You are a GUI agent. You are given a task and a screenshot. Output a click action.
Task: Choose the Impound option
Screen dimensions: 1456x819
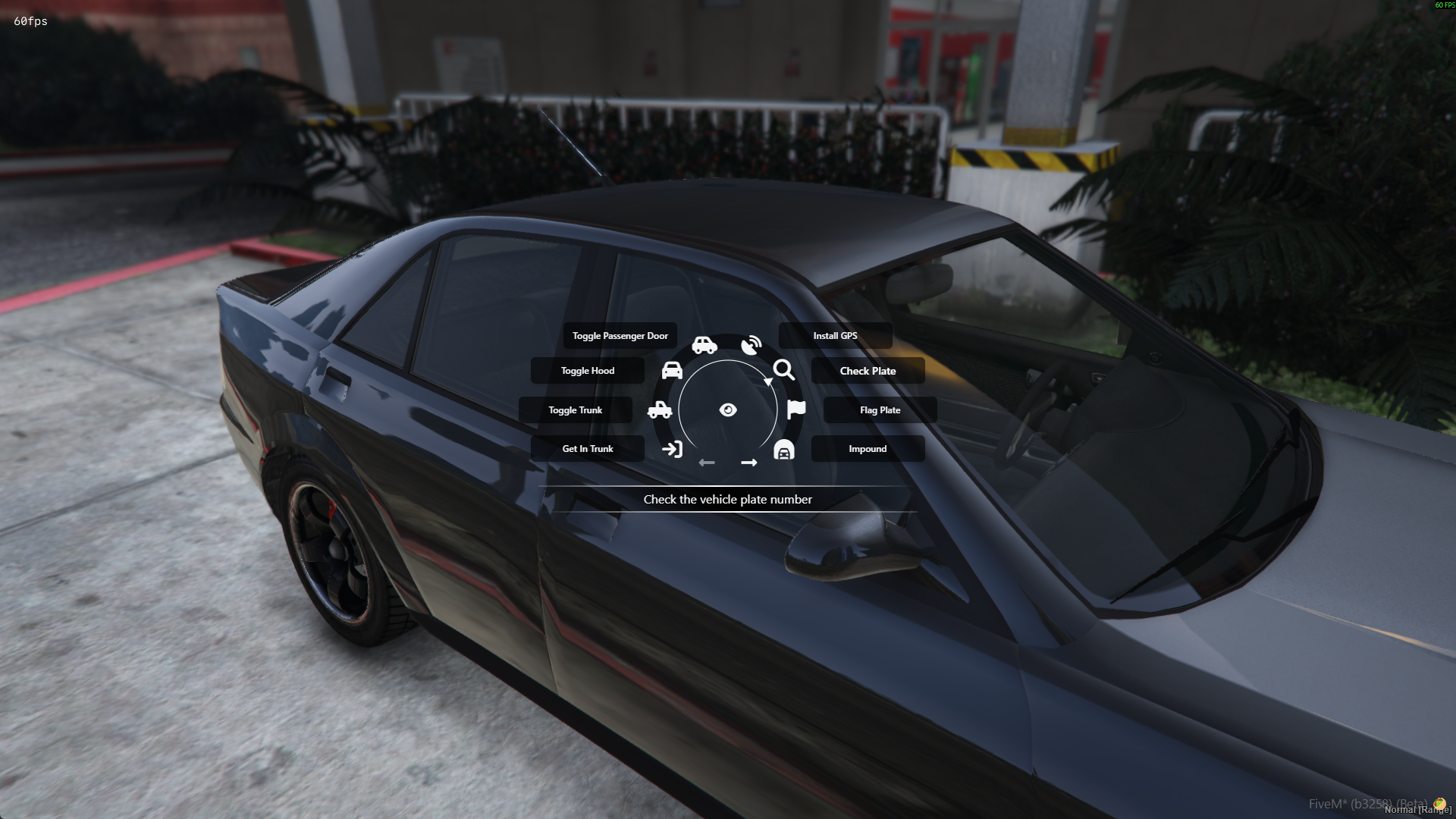pyautogui.click(x=868, y=449)
